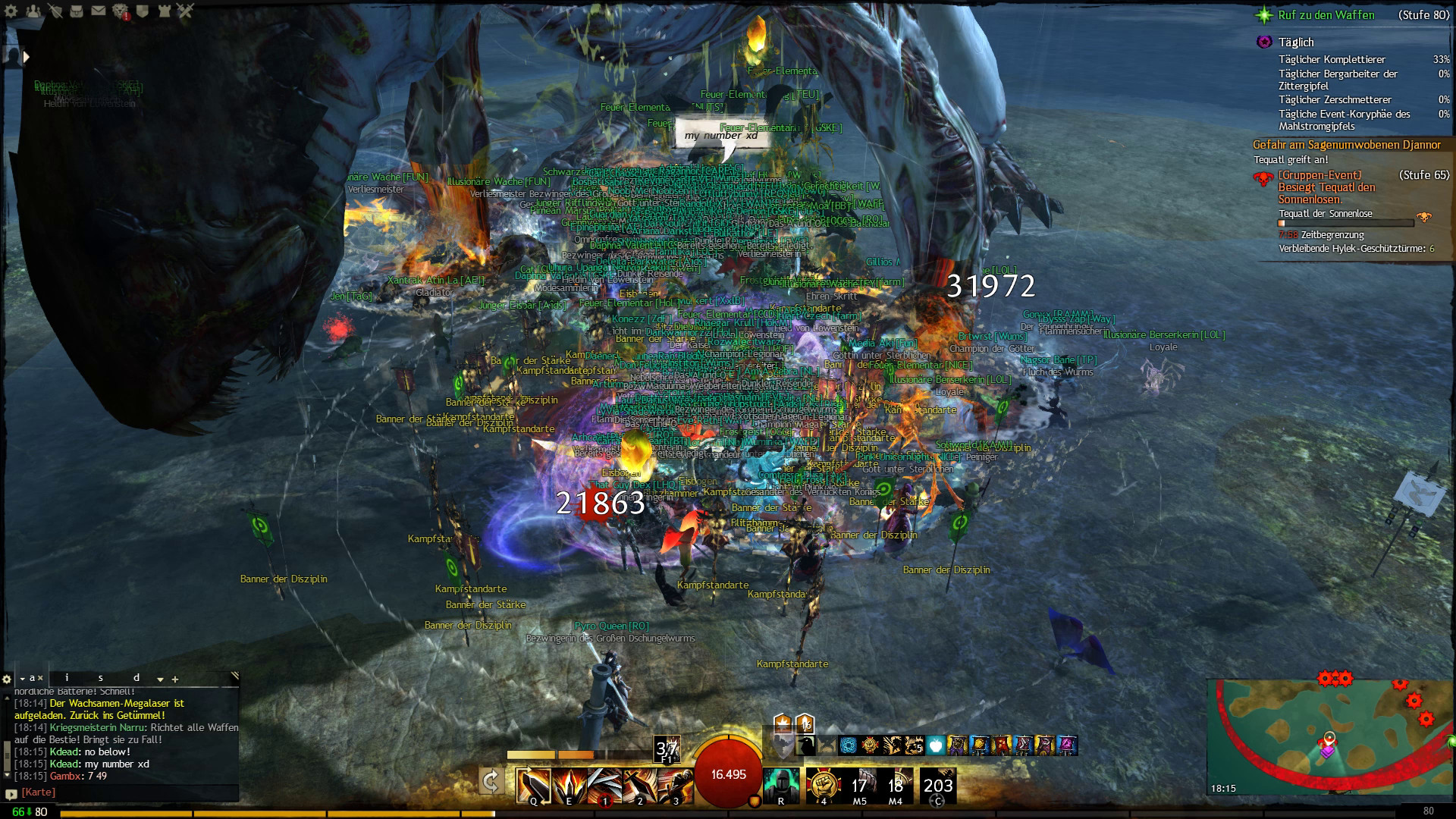1456x819 pixels.
Task: Add a new chat tab
Action: (175, 679)
